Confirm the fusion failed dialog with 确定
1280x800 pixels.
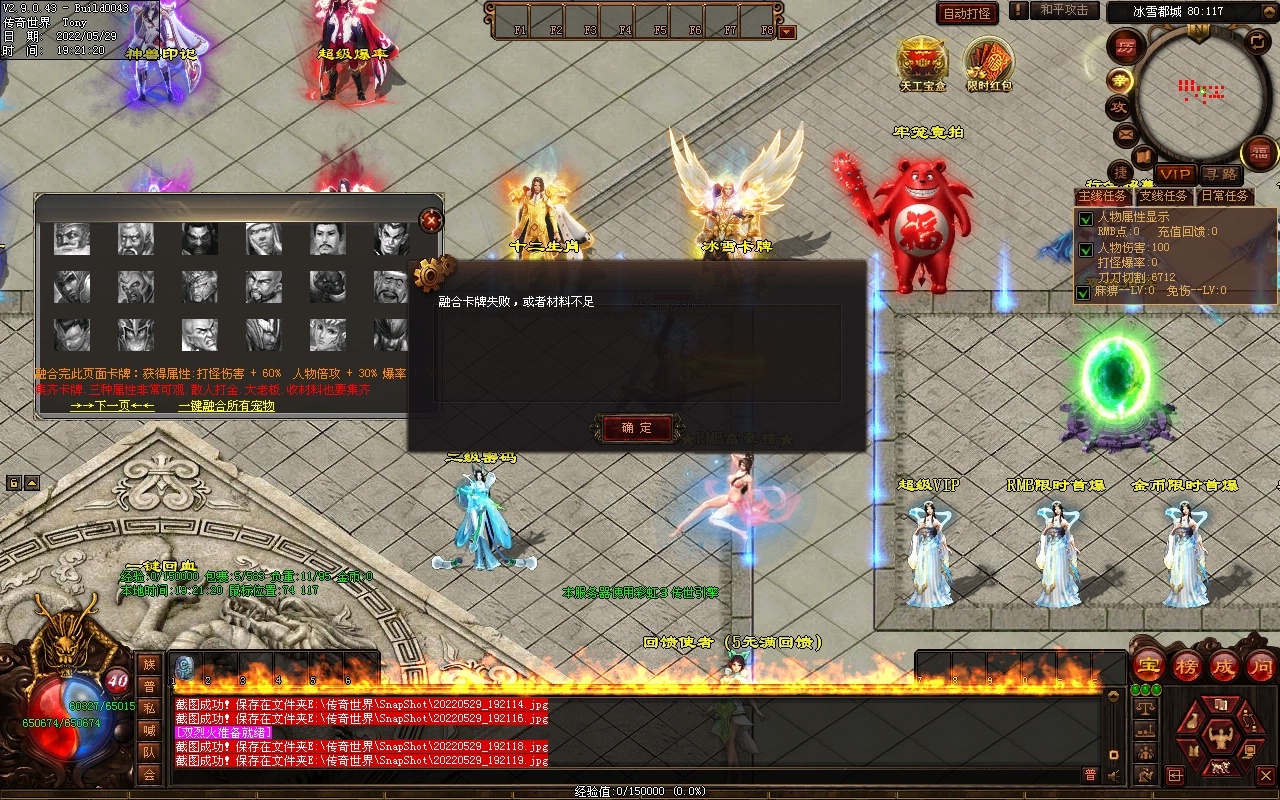coord(637,428)
